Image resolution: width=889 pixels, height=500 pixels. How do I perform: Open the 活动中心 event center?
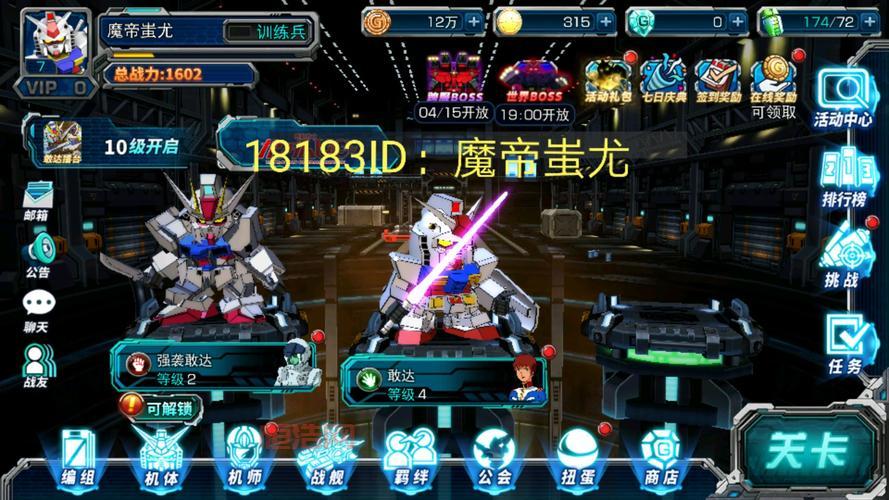(x=843, y=98)
